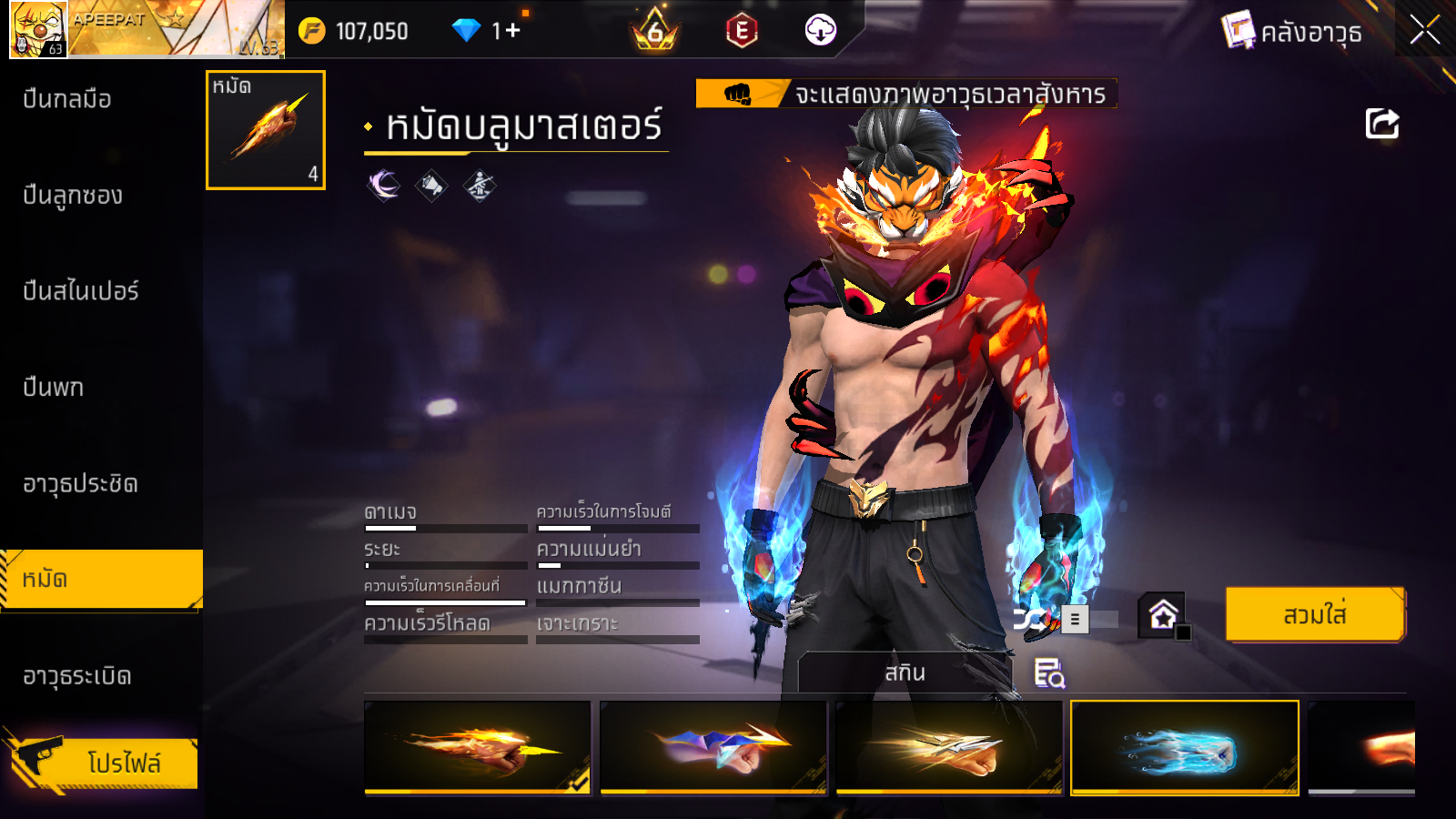Click the house star lobby icon
This screenshot has height=819, width=1456.
1162,616
